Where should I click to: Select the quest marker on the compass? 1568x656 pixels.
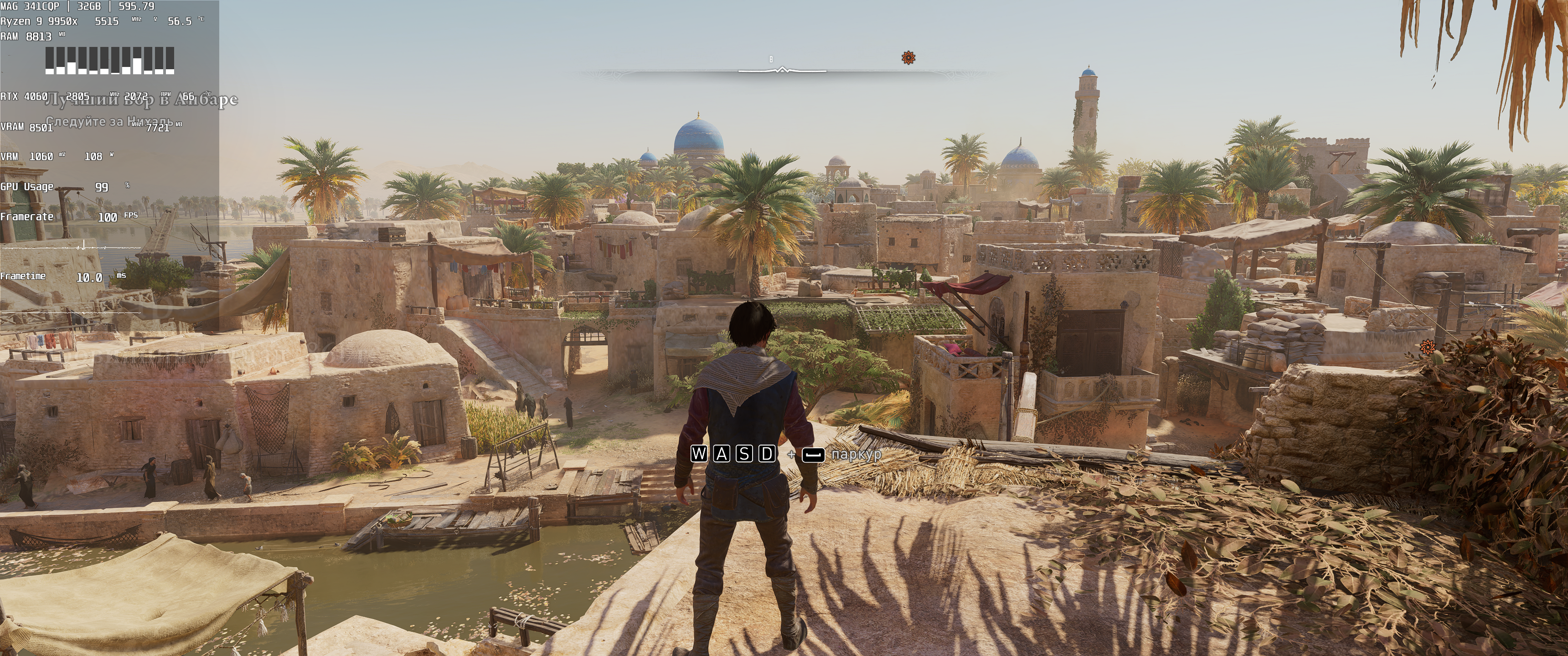pyautogui.click(x=908, y=58)
